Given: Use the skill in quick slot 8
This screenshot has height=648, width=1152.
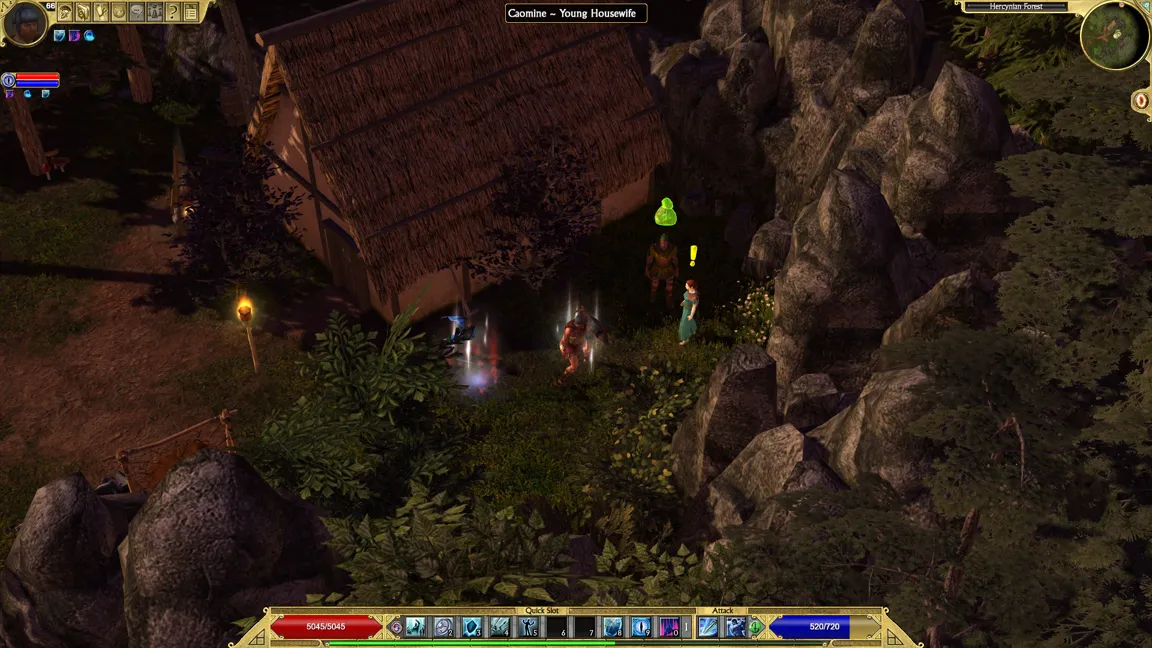Looking at the screenshot, I should tap(612, 627).
